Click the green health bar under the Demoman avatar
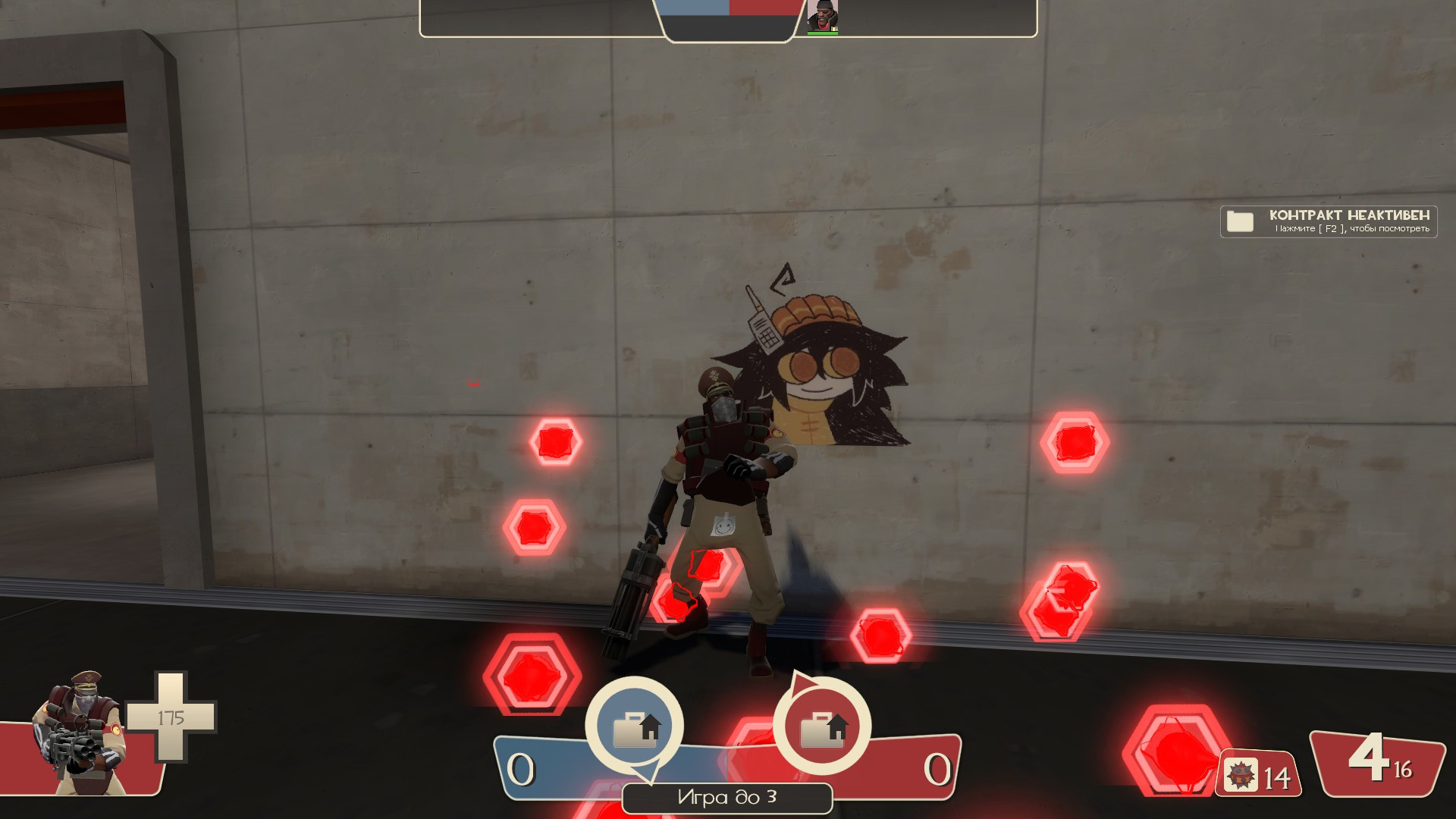Image resolution: width=1456 pixels, height=819 pixels. click(x=824, y=33)
